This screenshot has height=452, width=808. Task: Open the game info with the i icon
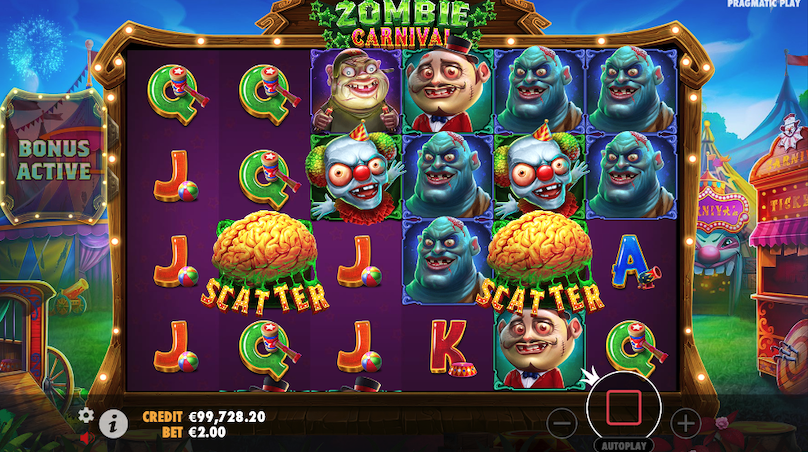coord(113,423)
